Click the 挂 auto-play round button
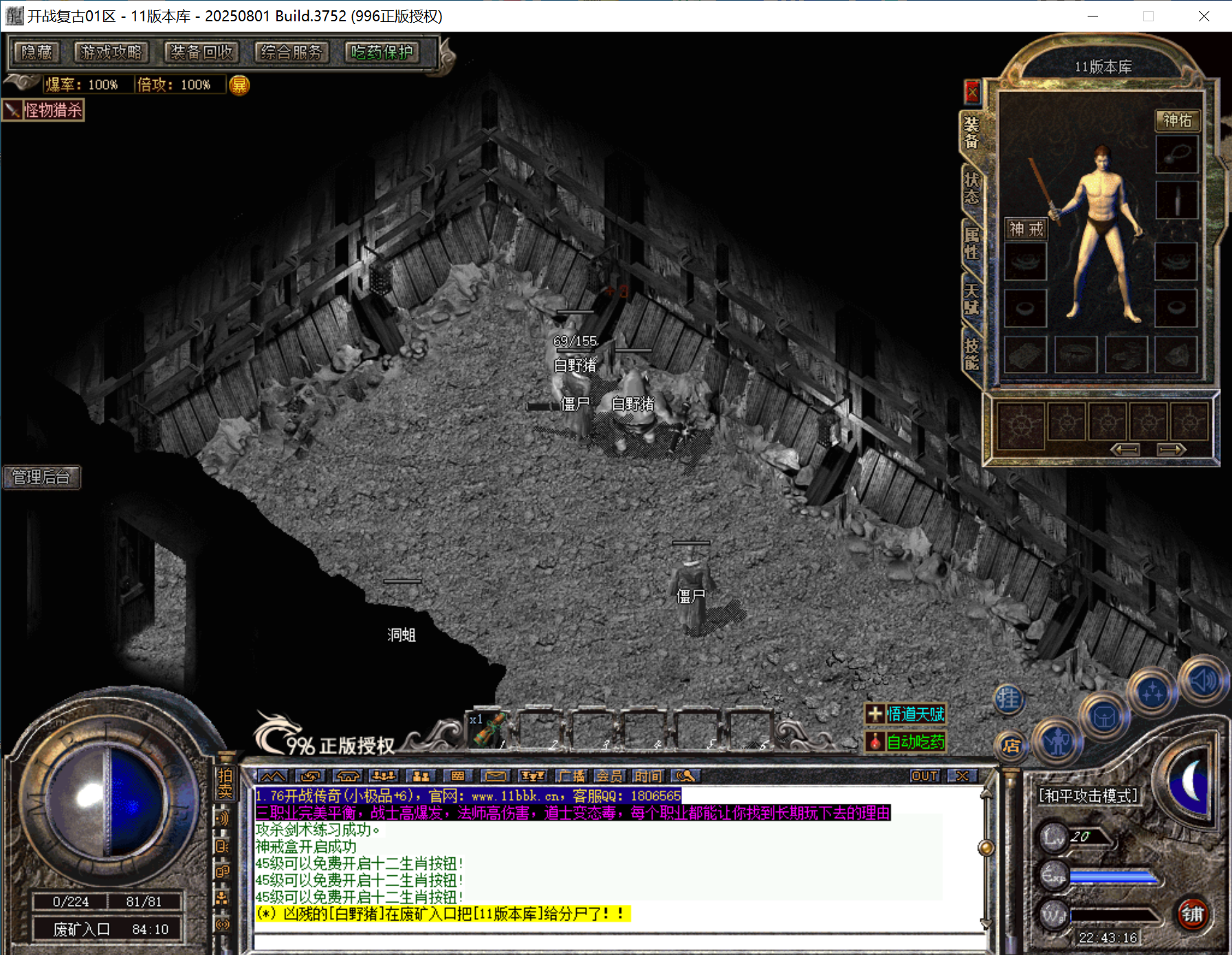The image size is (1232, 955). click(1009, 699)
